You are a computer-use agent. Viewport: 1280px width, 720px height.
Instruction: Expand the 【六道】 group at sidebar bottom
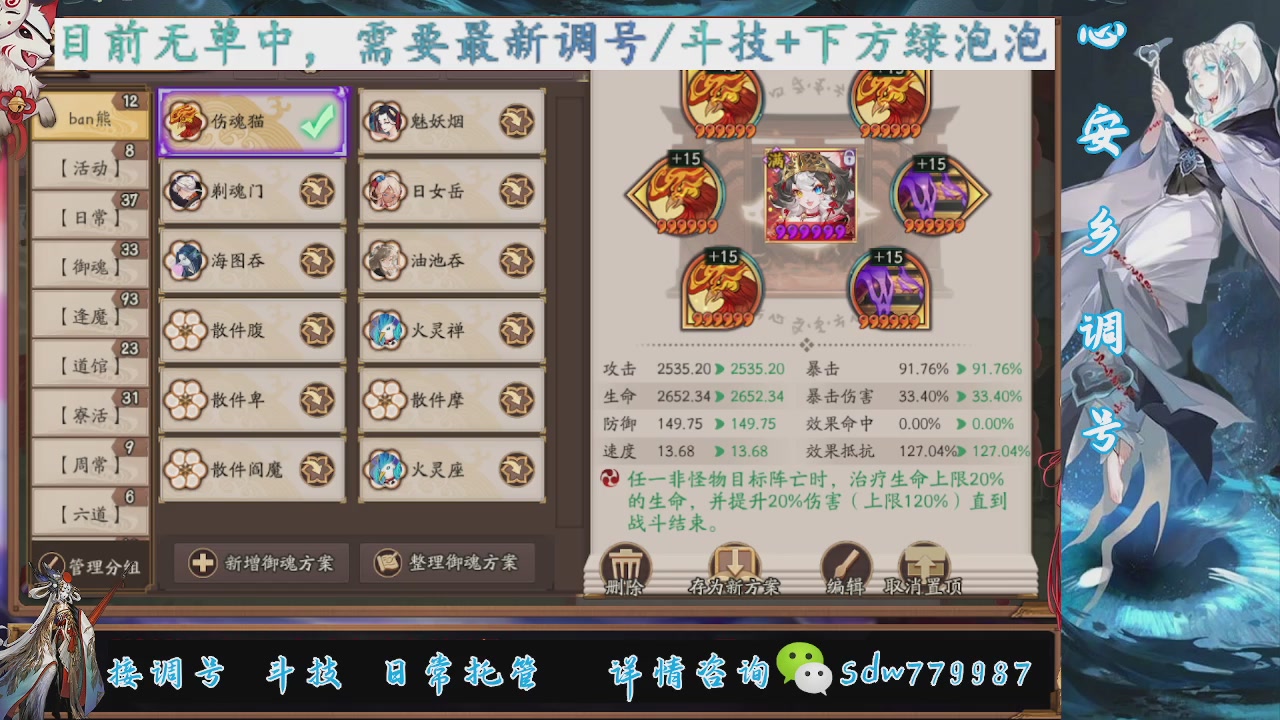tap(88, 512)
